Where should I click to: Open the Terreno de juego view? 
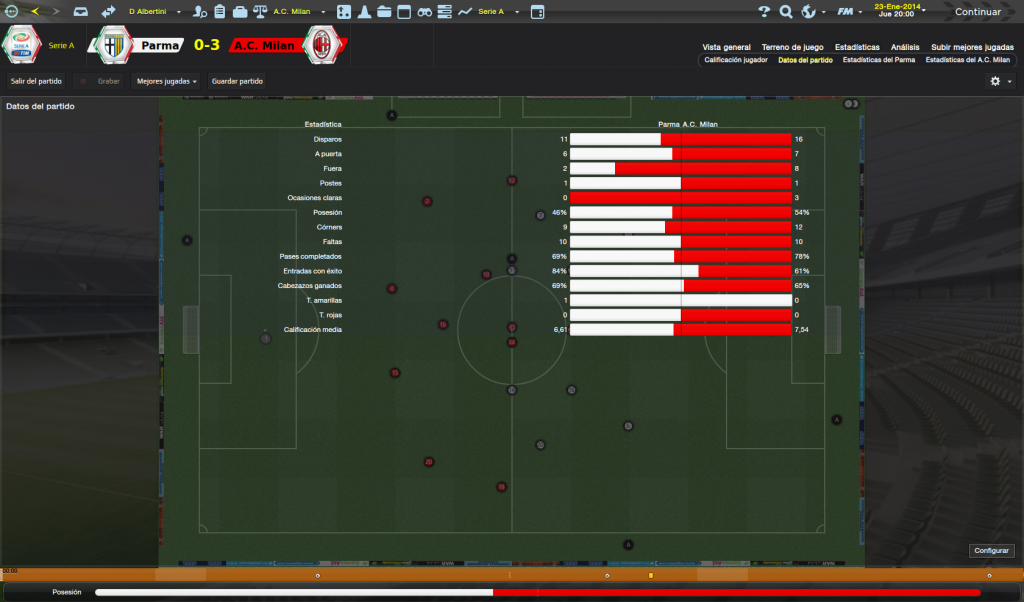point(792,47)
